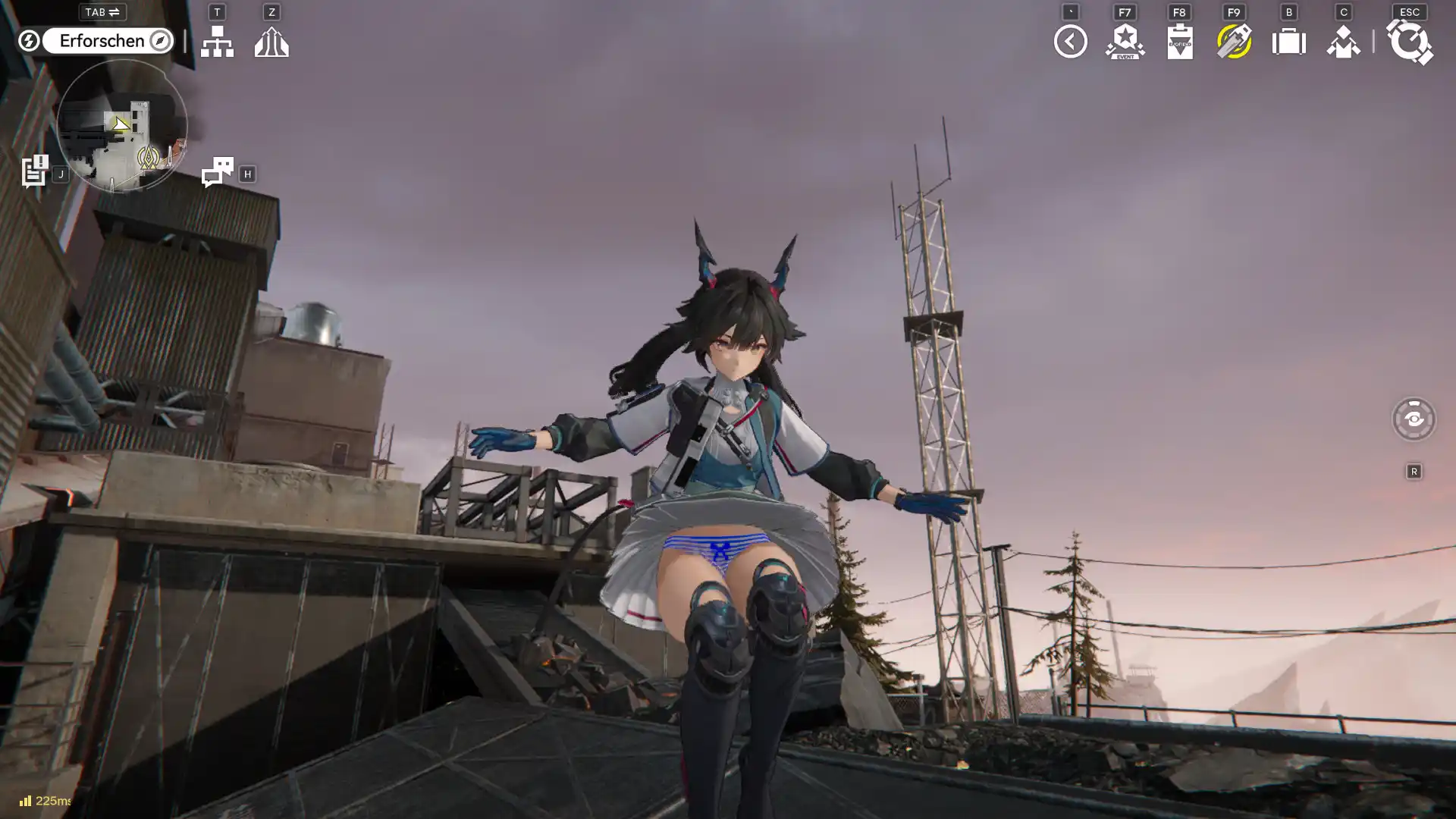Image resolution: width=1456 pixels, height=819 pixels.
Task: Open the main menu gear-like icon
Action: coord(1409,42)
